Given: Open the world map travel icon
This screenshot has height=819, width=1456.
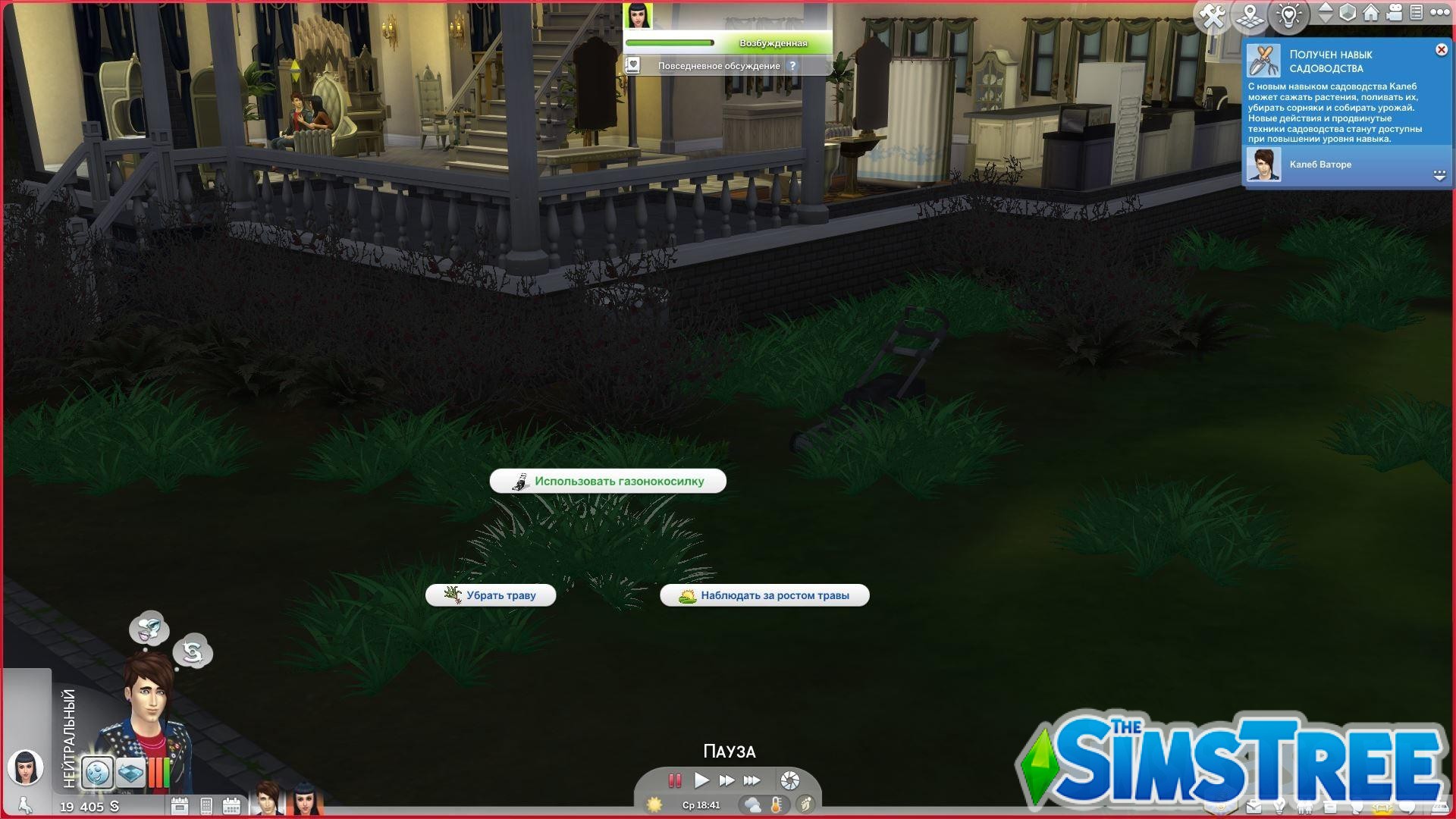Looking at the screenshot, I should [x=1251, y=14].
